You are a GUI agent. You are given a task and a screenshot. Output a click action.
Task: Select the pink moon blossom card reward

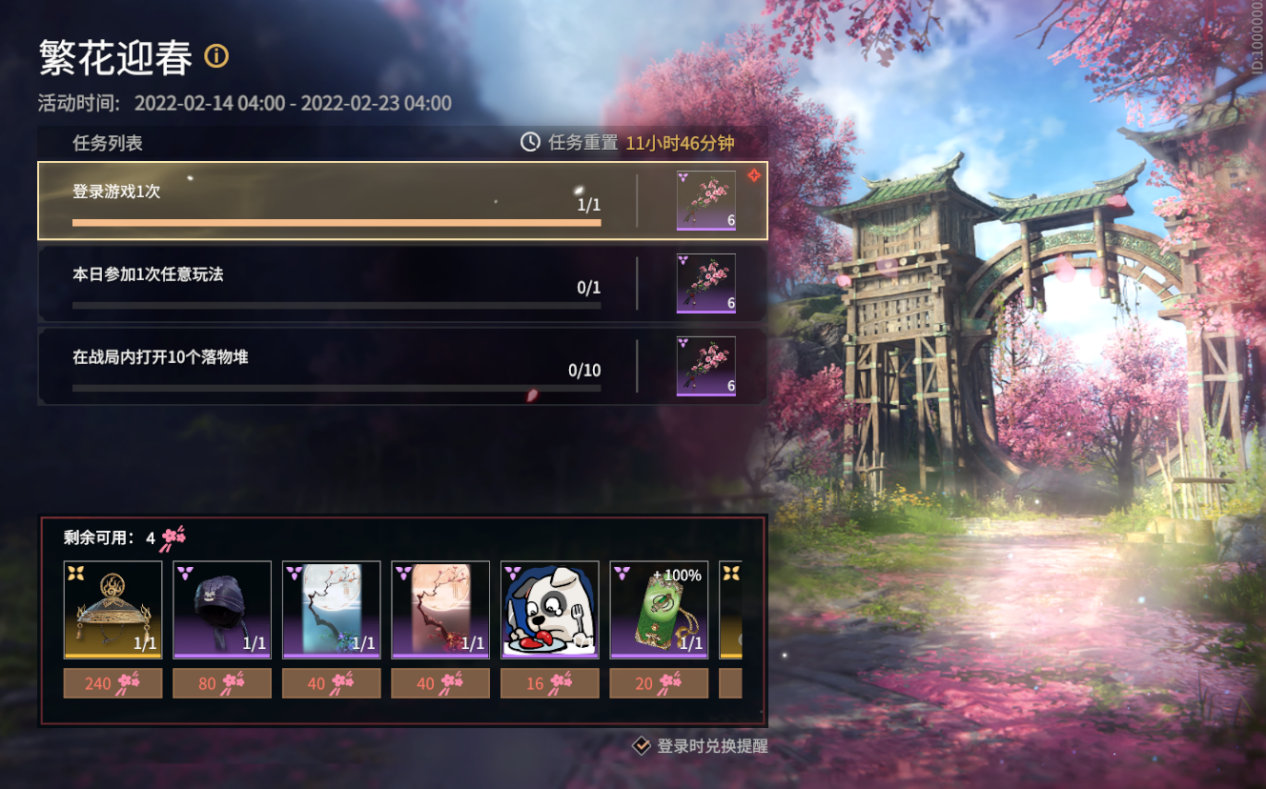point(440,609)
